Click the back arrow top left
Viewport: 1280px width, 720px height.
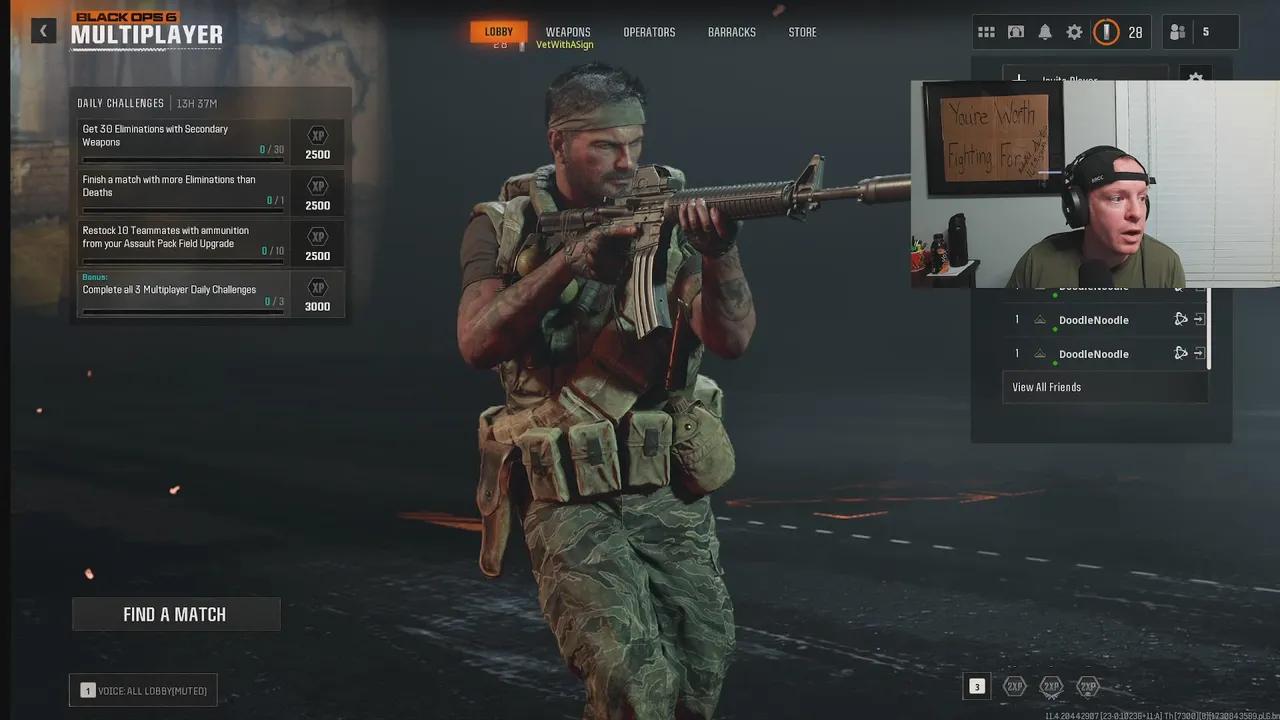pos(43,30)
